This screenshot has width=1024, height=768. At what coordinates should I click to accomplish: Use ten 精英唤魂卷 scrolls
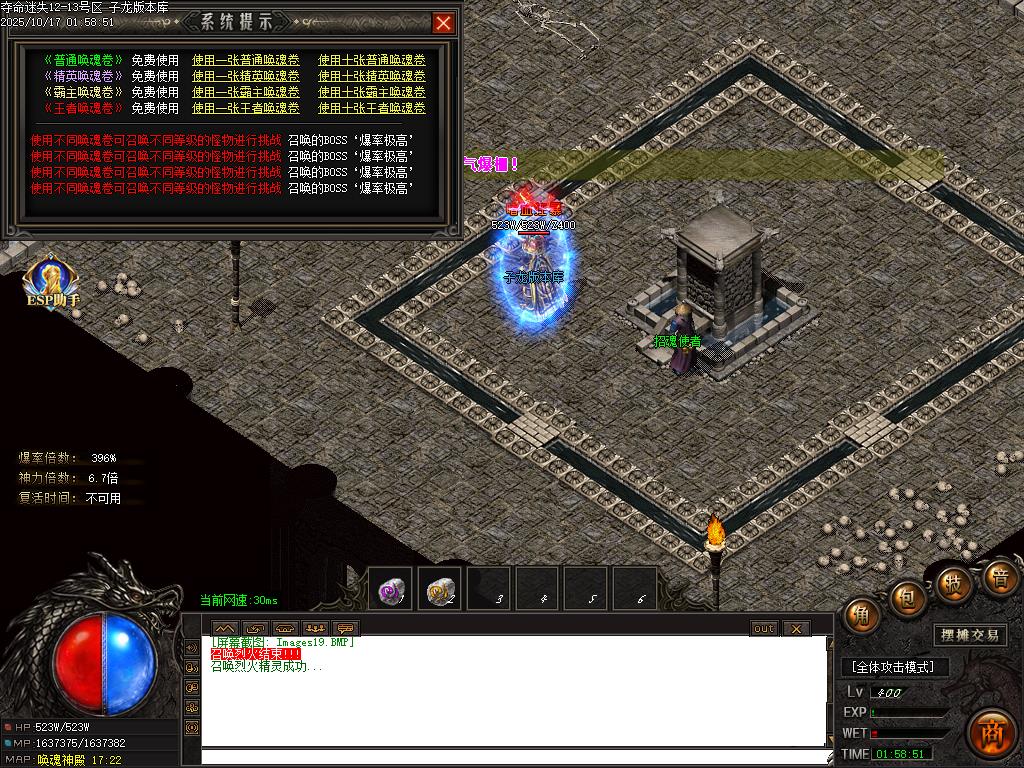(x=372, y=76)
